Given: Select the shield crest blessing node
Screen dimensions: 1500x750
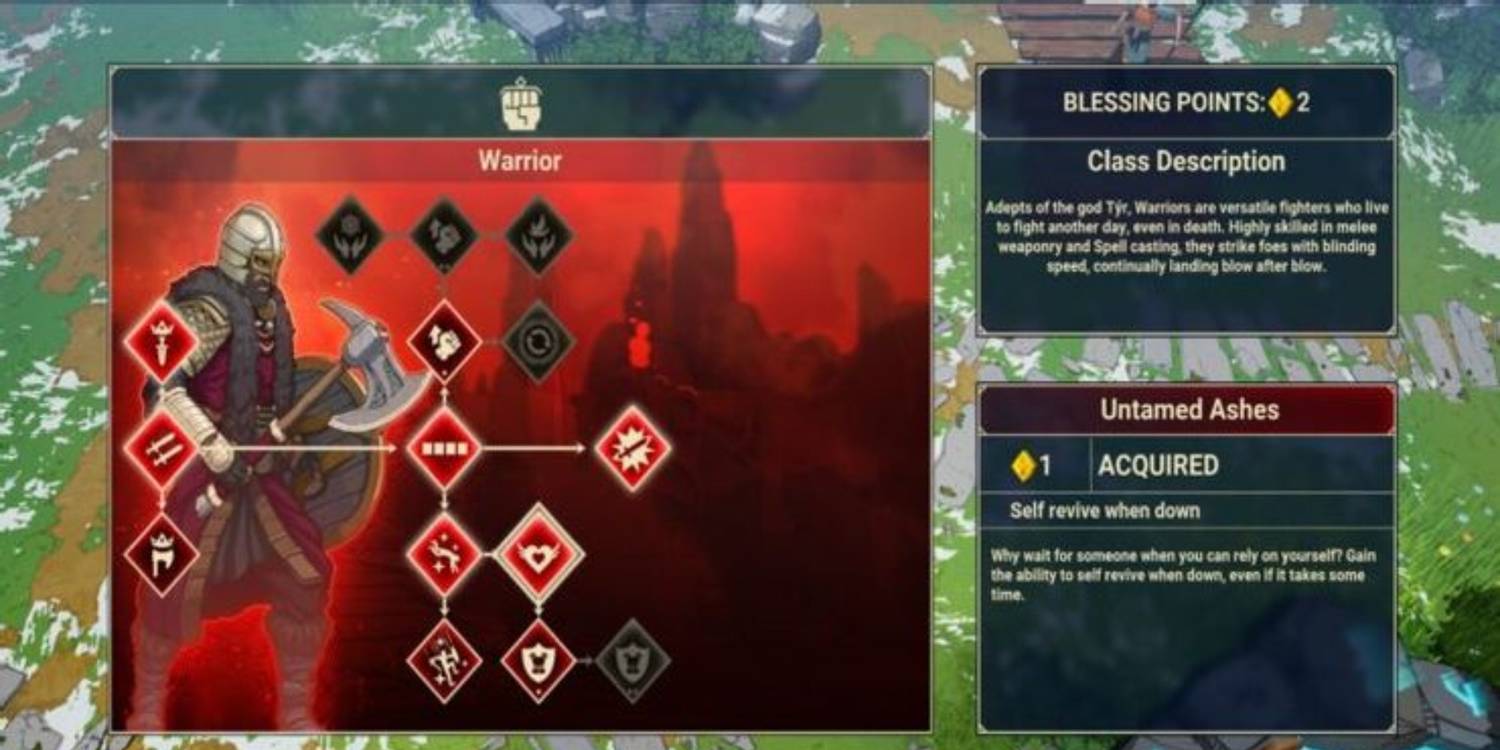Looking at the screenshot, I should tap(537, 661).
